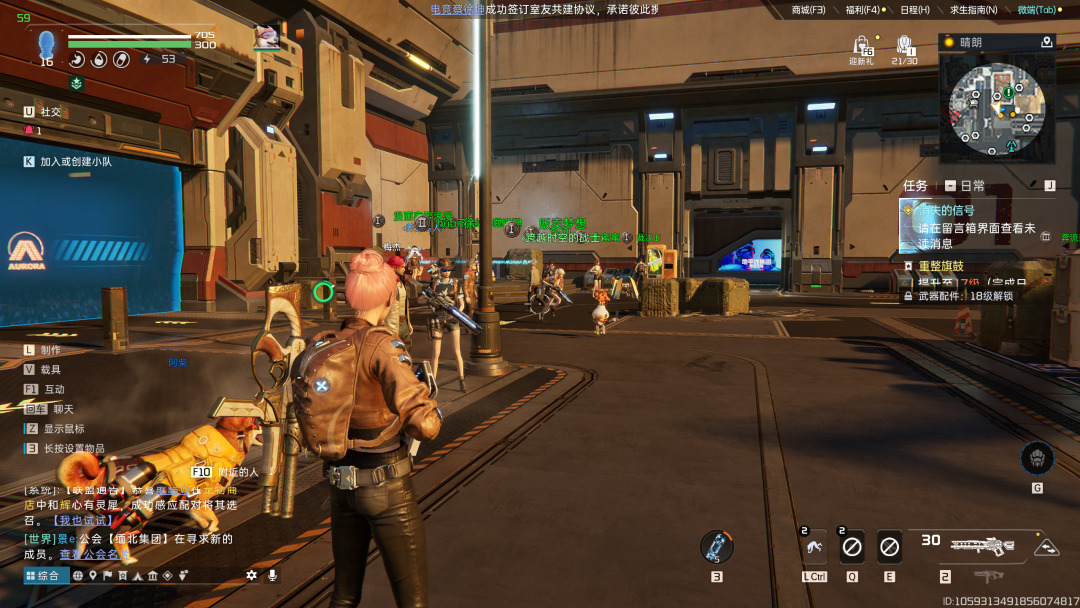Image resolution: width=1080 pixels, height=608 pixels.
Task: Open the 福利 welfare menu
Action: click(862, 10)
